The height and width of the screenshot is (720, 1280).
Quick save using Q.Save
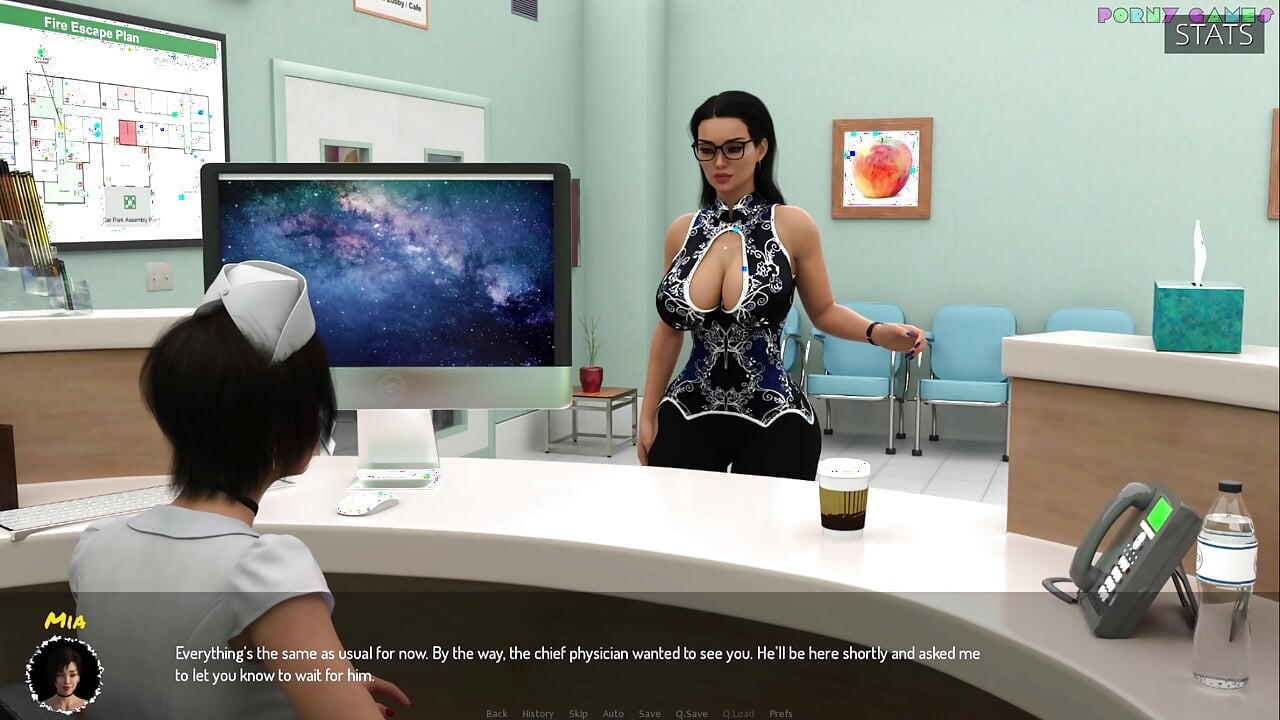coord(692,713)
